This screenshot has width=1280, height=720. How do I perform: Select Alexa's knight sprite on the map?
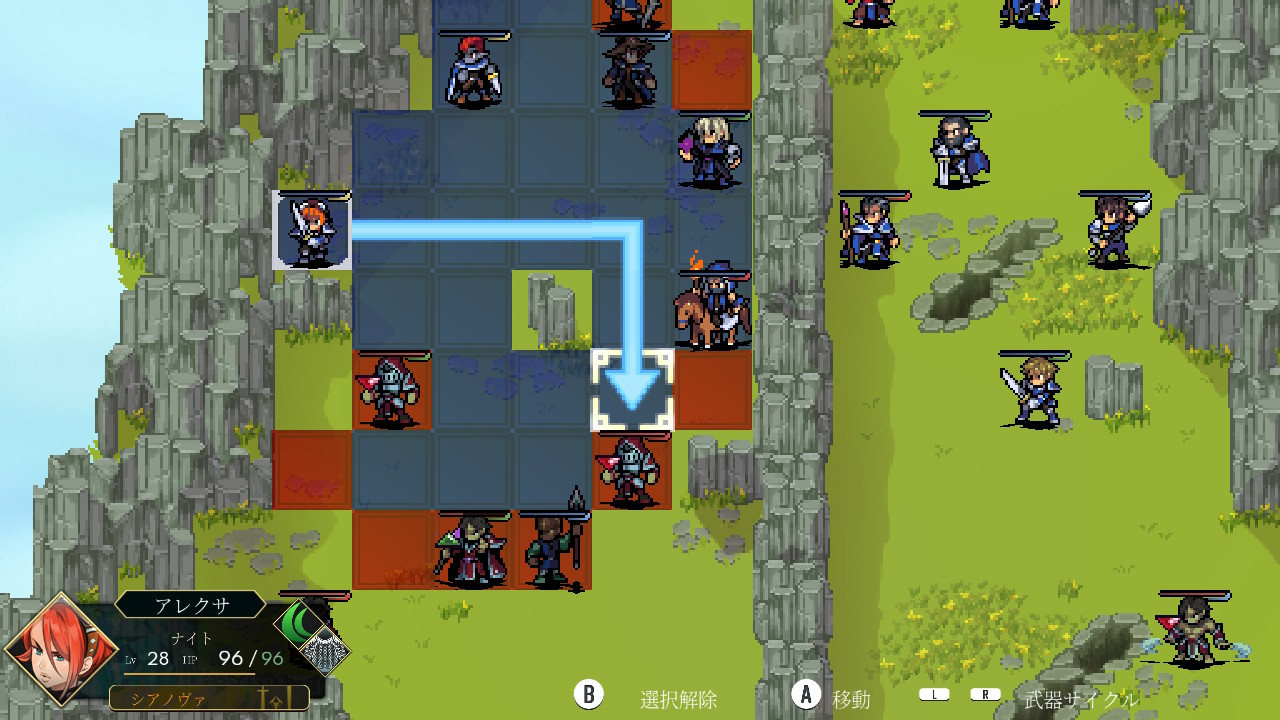(x=312, y=230)
